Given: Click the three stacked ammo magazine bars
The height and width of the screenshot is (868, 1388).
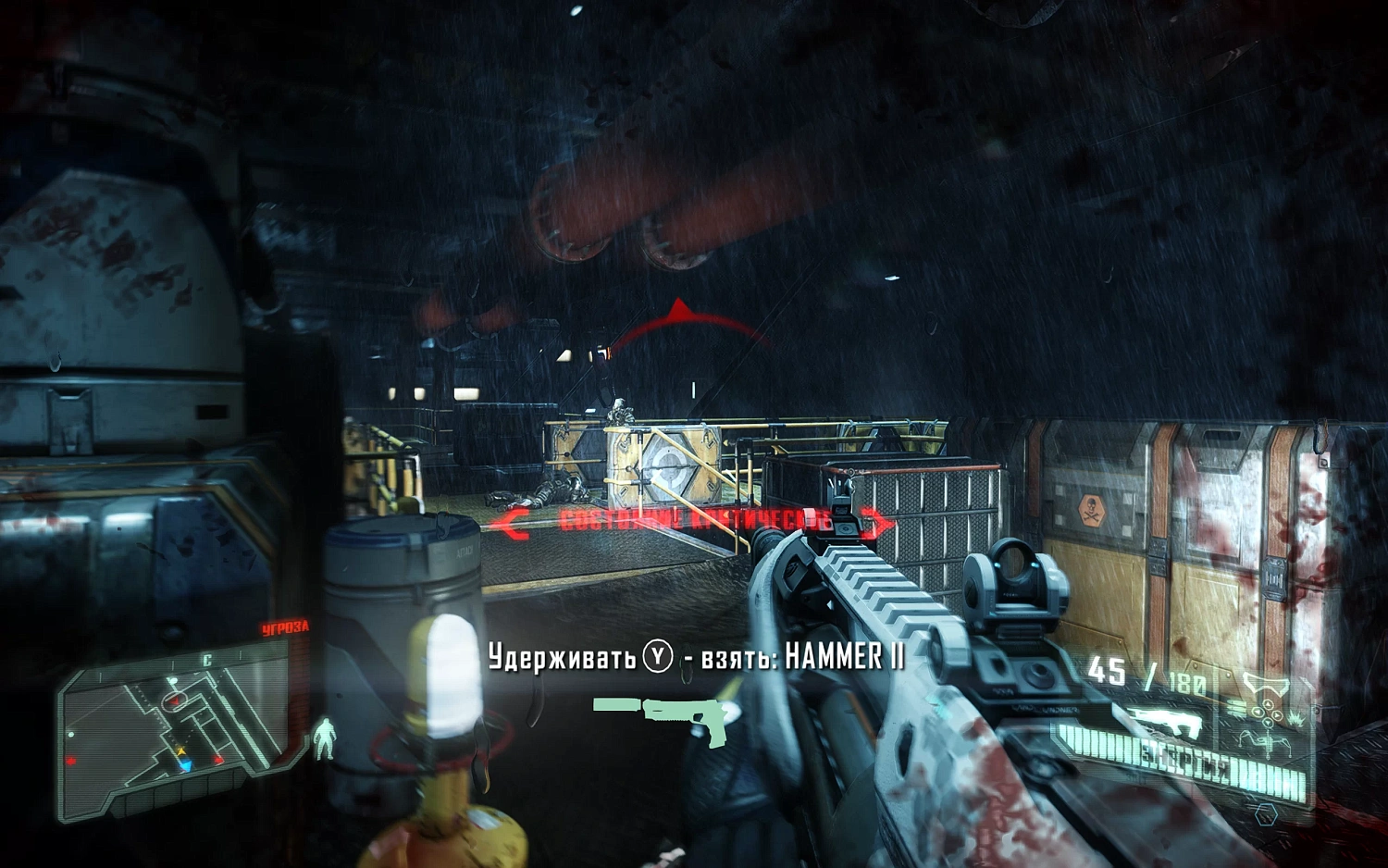Looking at the screenshot, I should tap(1237, 707).
